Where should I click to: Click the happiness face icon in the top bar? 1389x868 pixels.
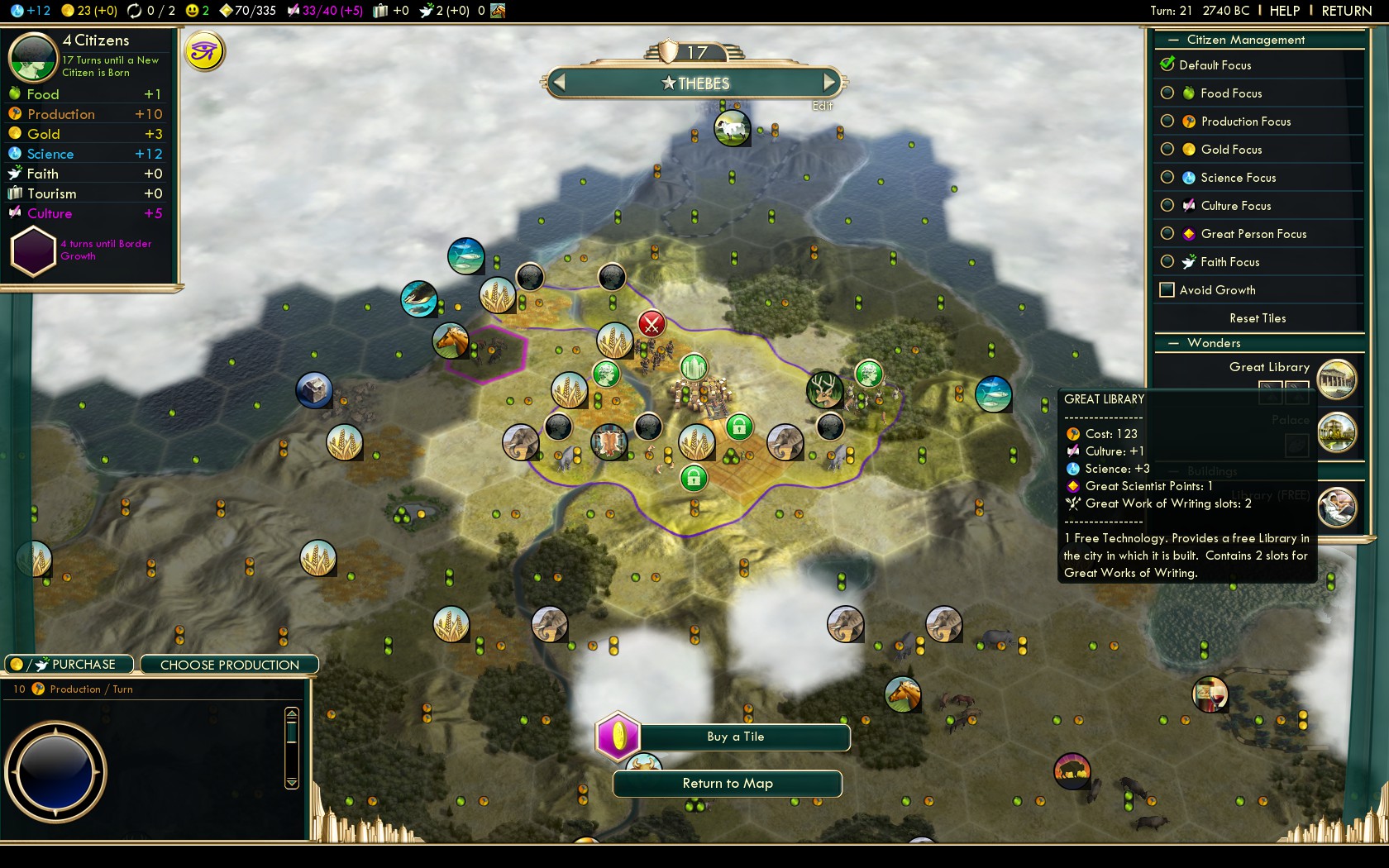[191, 11]
